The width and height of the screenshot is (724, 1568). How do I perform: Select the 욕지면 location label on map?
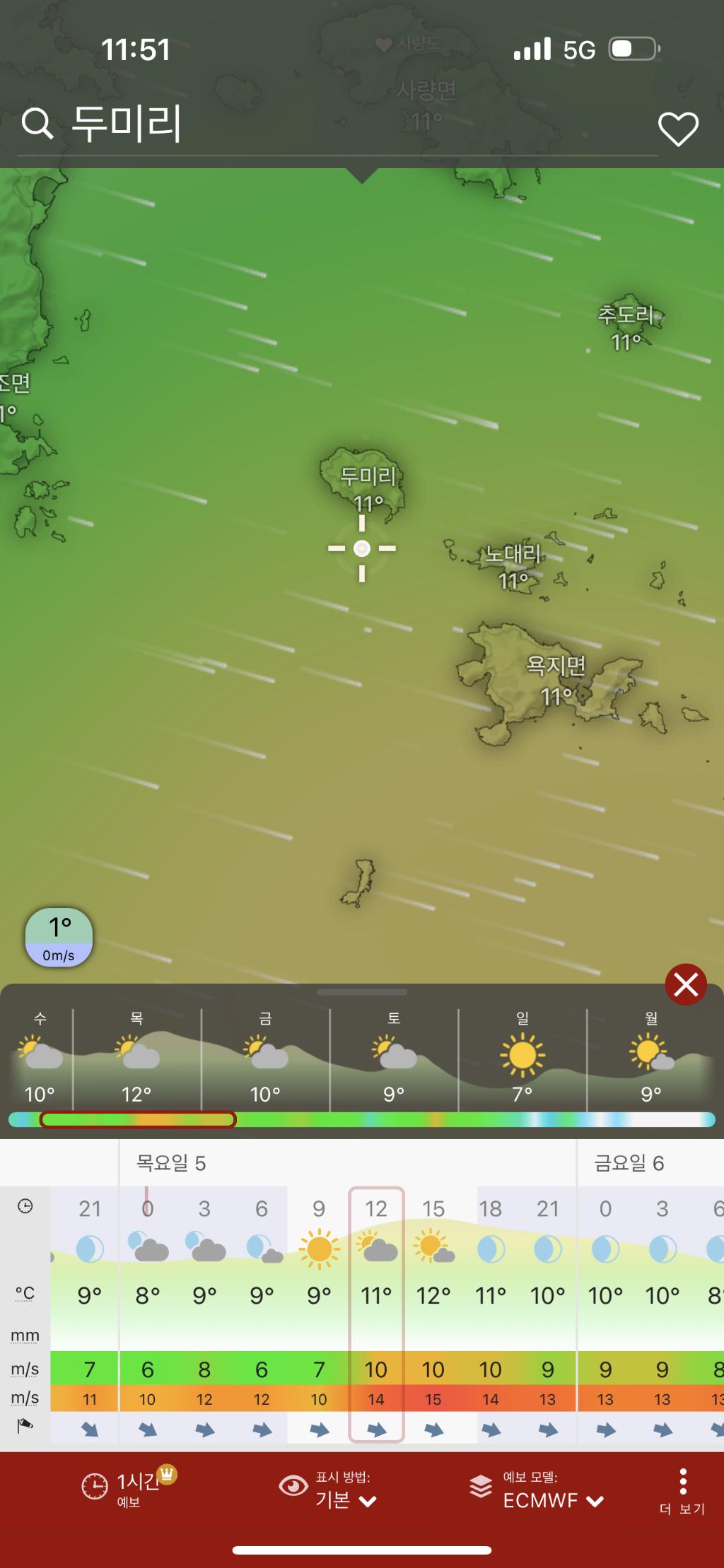556,666
